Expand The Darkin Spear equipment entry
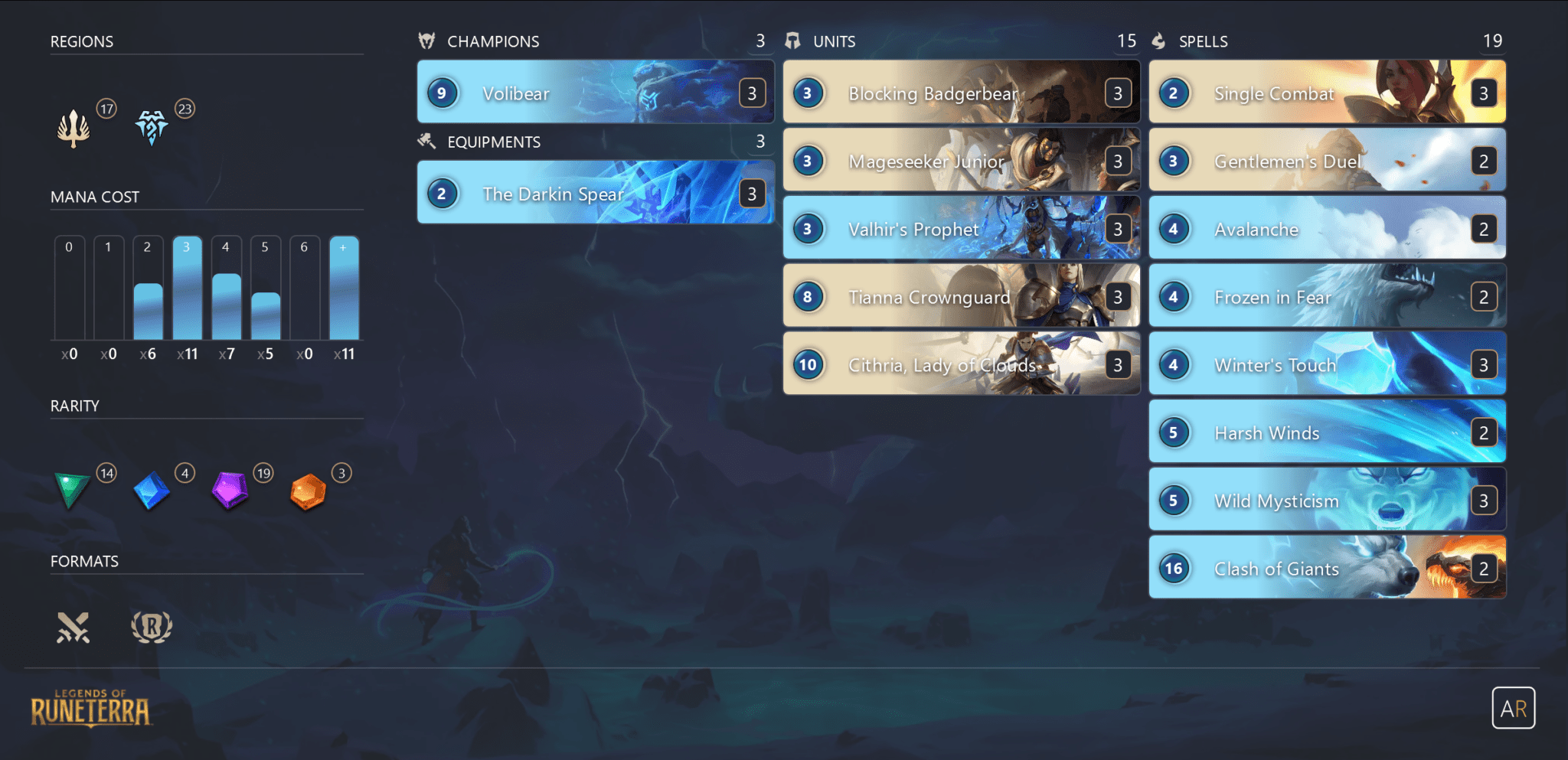Viewport: 1568px width, 760px height. coord(596,194)
